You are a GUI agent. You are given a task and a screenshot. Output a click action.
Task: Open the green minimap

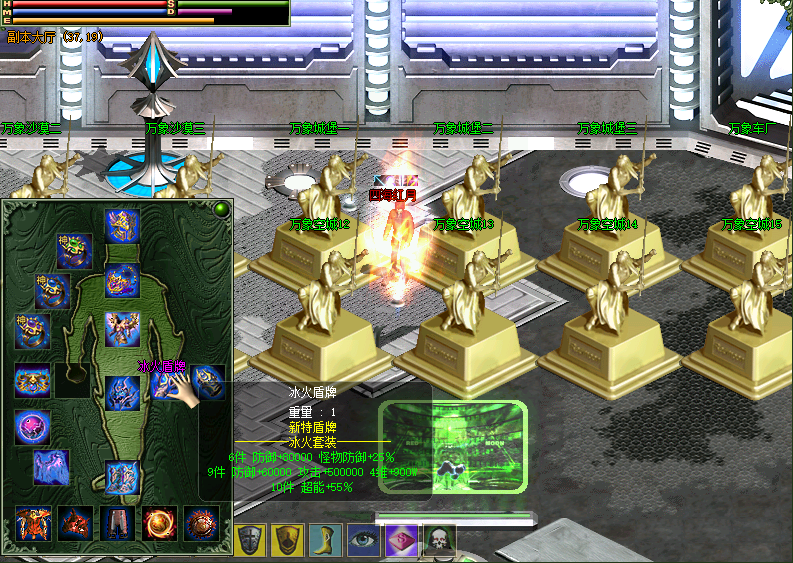(452, 449)
